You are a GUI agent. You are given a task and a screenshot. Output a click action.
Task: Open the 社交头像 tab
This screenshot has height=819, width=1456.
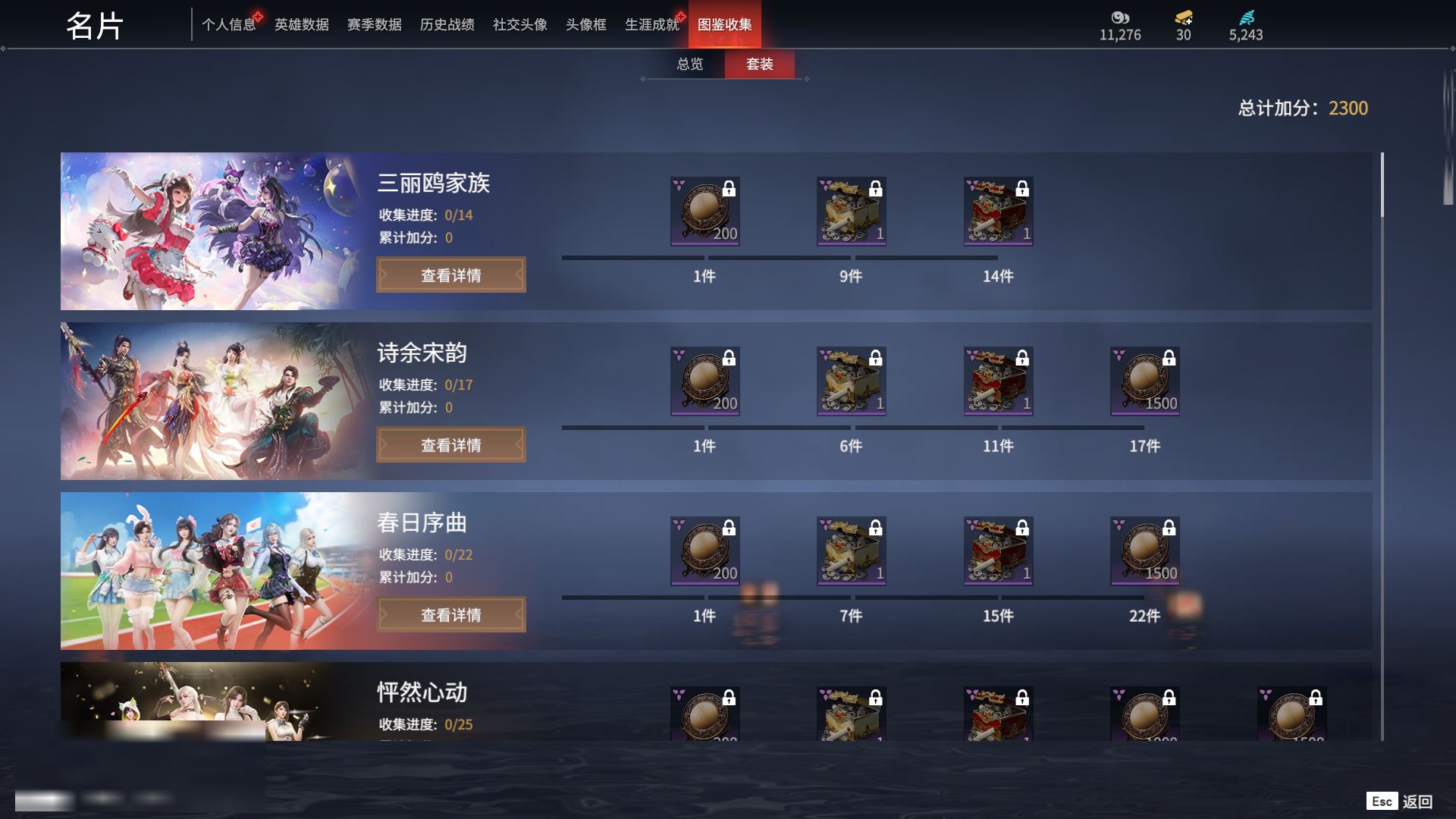[x=519, y=25]
